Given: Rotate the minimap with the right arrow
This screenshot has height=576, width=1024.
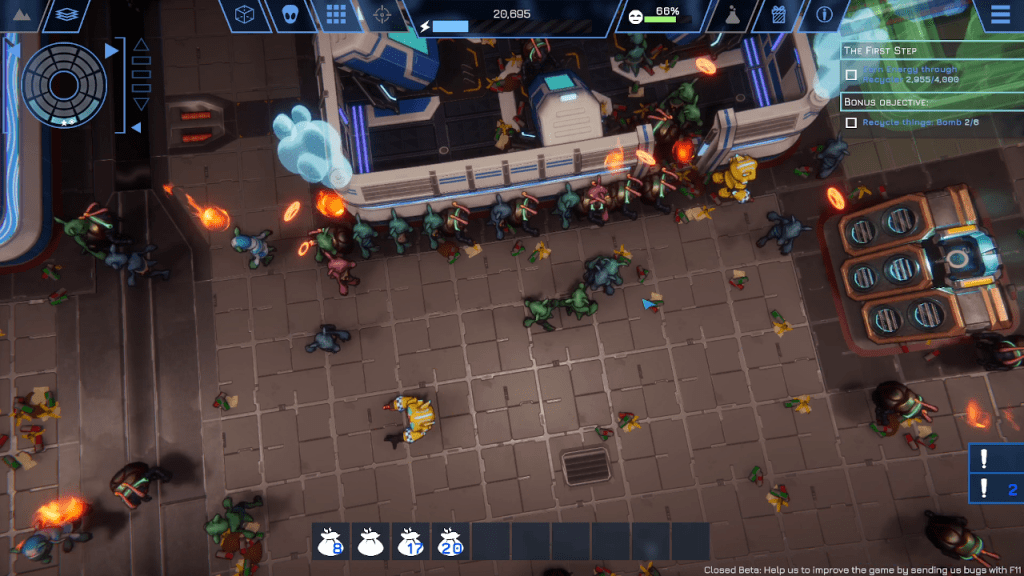Looking at the screenshot, I should tap(111, 50).
